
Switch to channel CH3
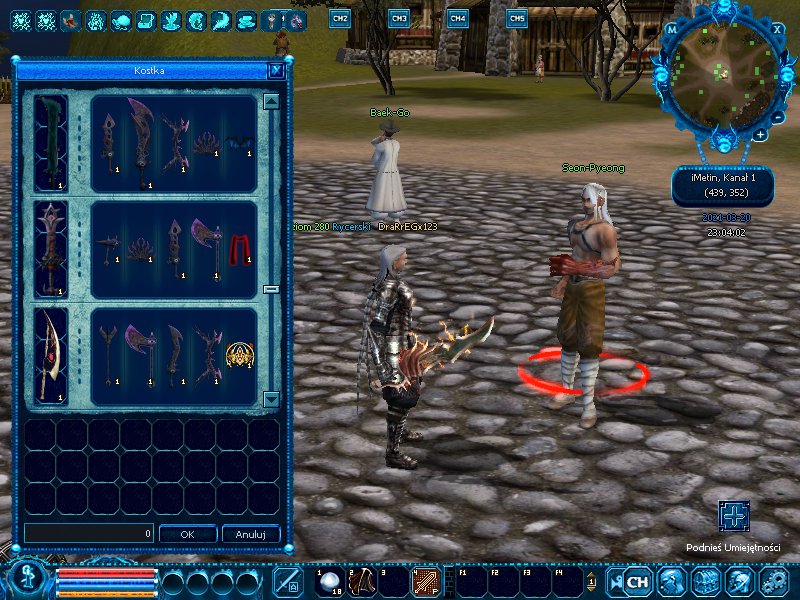coord(399,18)
